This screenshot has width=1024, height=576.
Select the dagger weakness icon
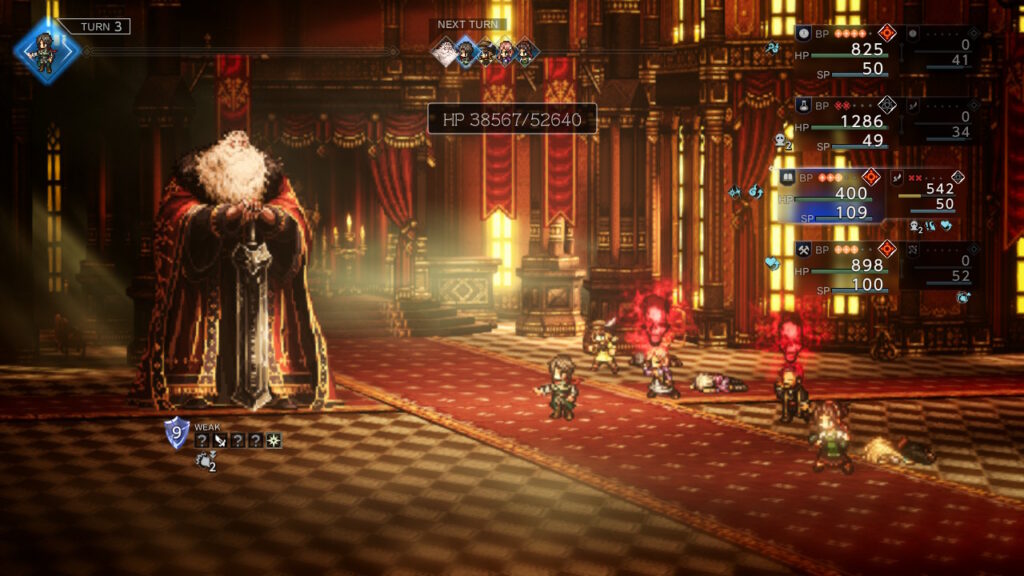click(x=219, y=440)
